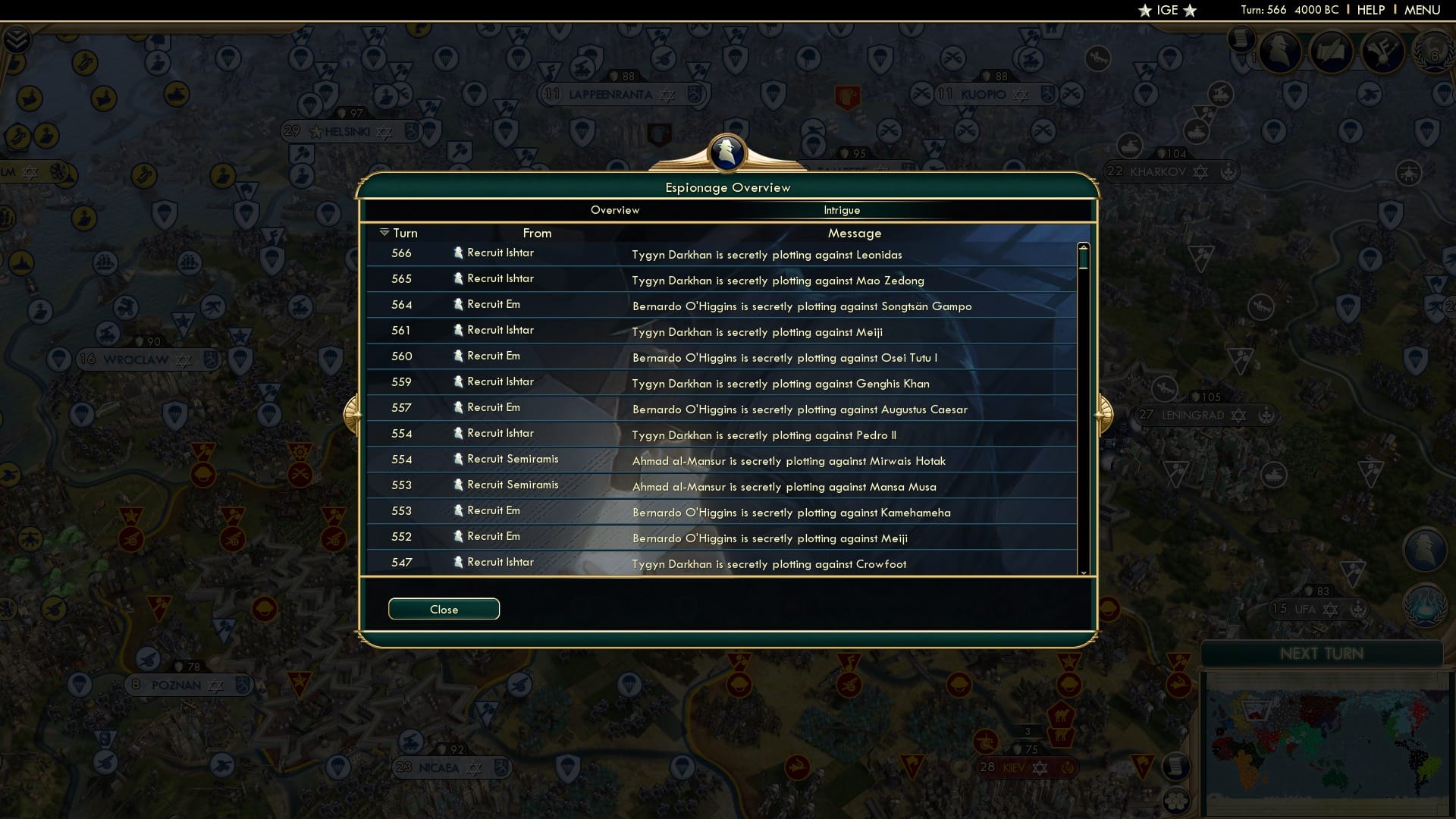The width and height of the screenshot is (1456, 819).
Task: Click the sort arrow beside the Turn column header
Action: [x=384, y=233]
